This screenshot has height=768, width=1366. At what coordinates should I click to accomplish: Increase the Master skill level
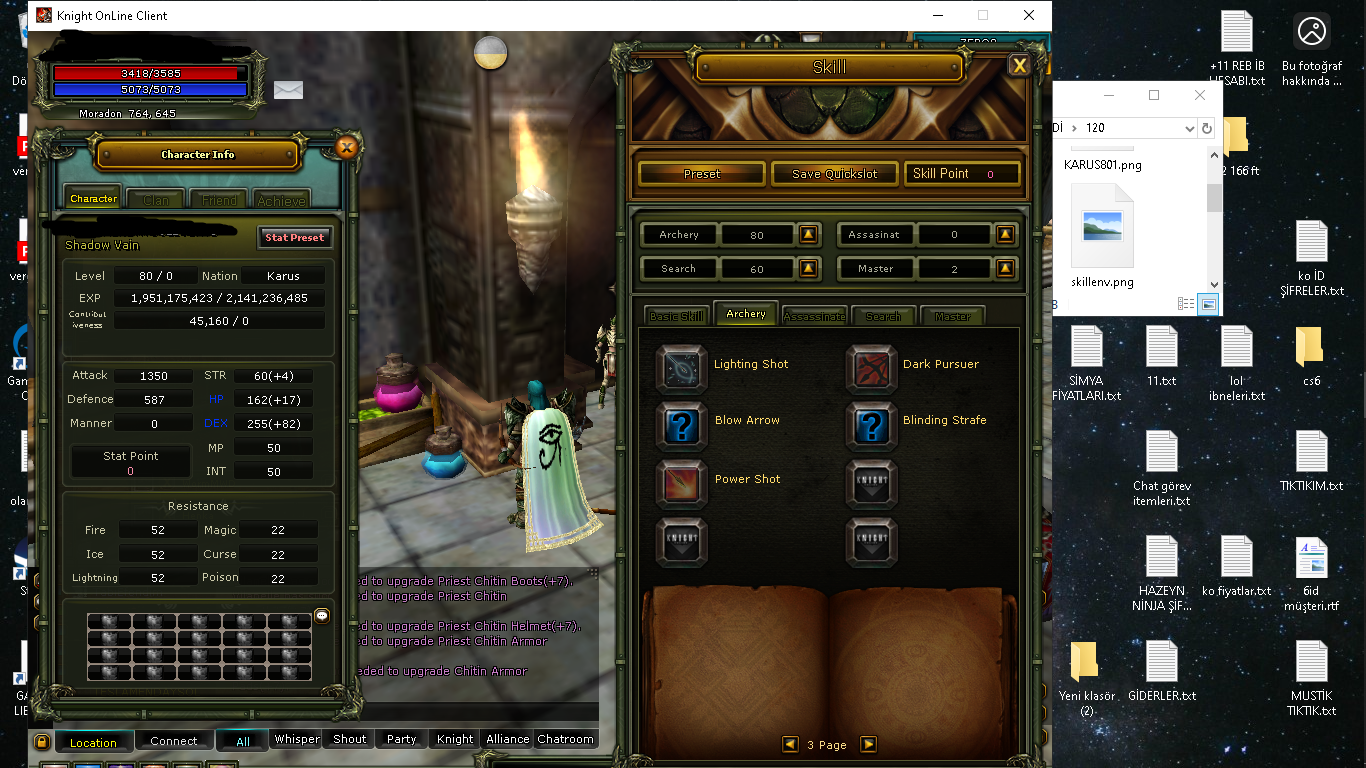coord(1006,269)
